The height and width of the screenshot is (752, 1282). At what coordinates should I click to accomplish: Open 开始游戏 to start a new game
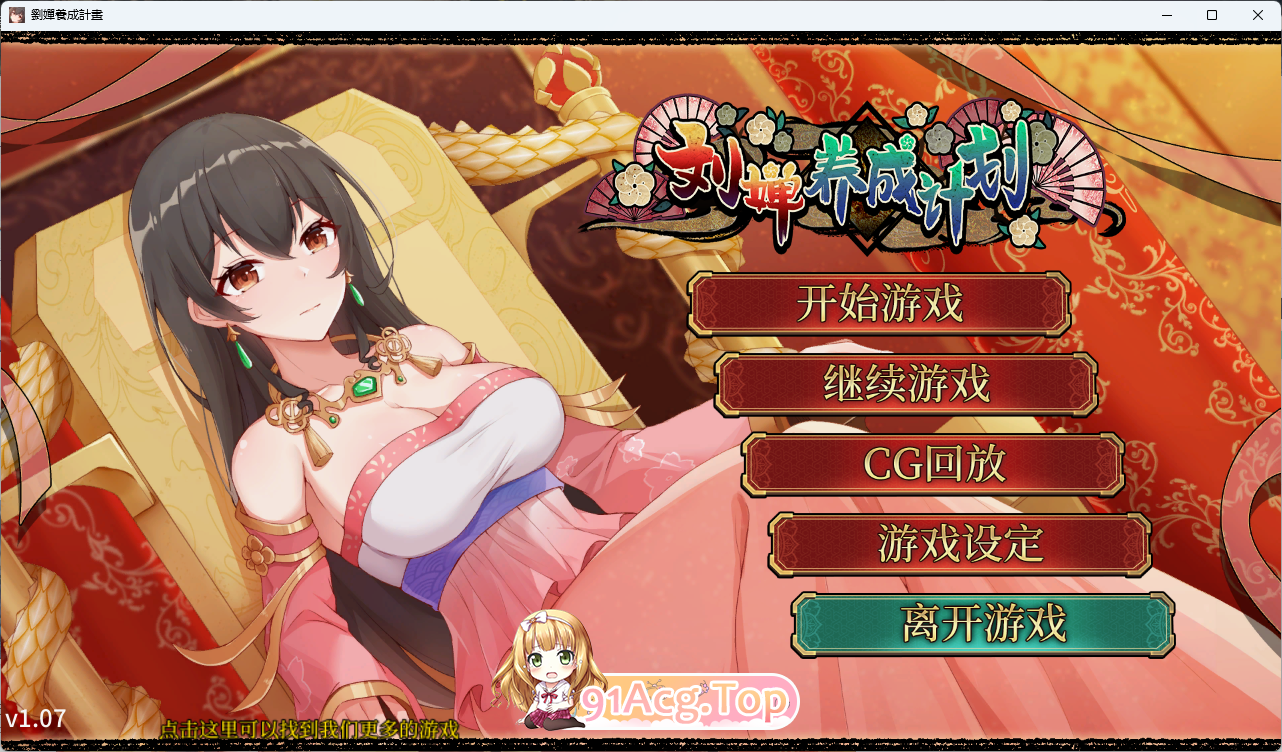(880, 305)
